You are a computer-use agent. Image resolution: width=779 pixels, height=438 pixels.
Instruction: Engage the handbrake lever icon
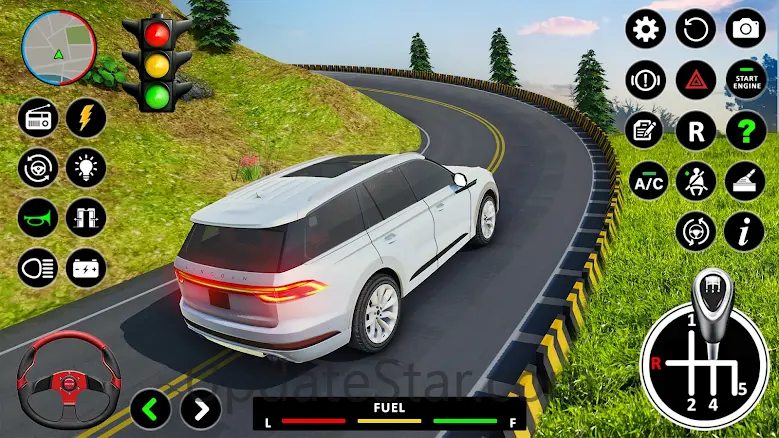pyautogui.click(x=746, y=181)
